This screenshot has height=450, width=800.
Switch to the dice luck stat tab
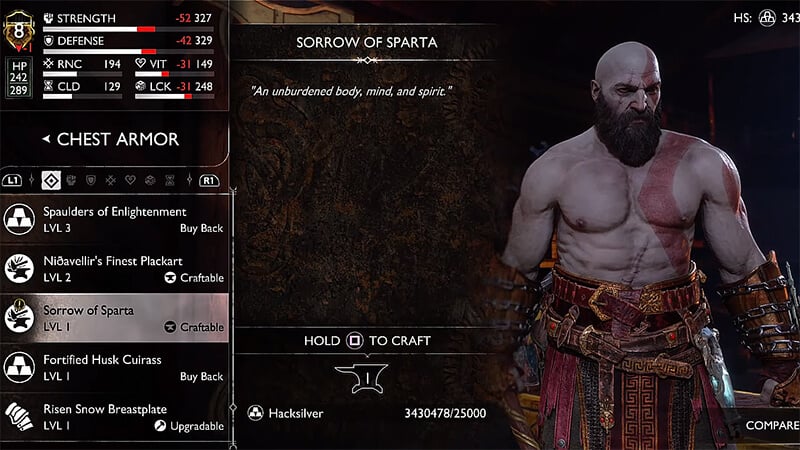[149, 181]
